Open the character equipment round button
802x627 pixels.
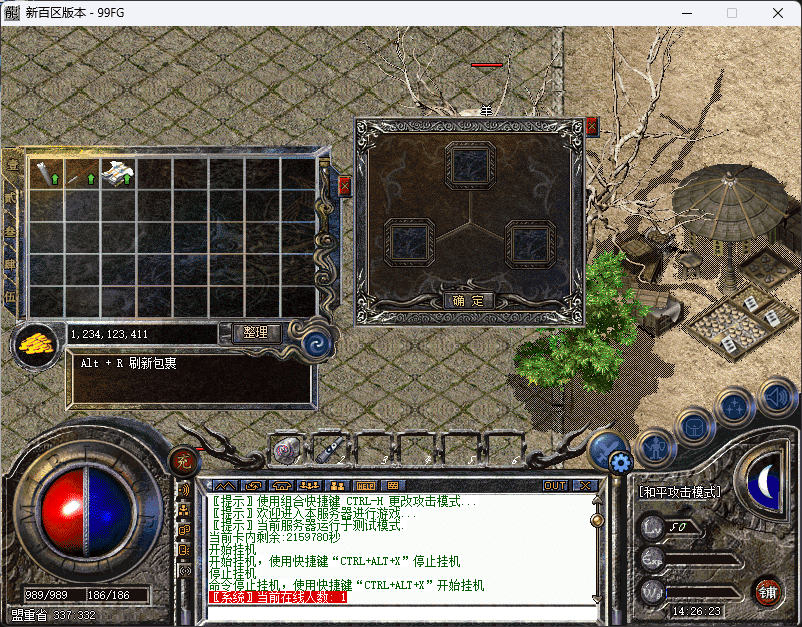pos(657,446)
